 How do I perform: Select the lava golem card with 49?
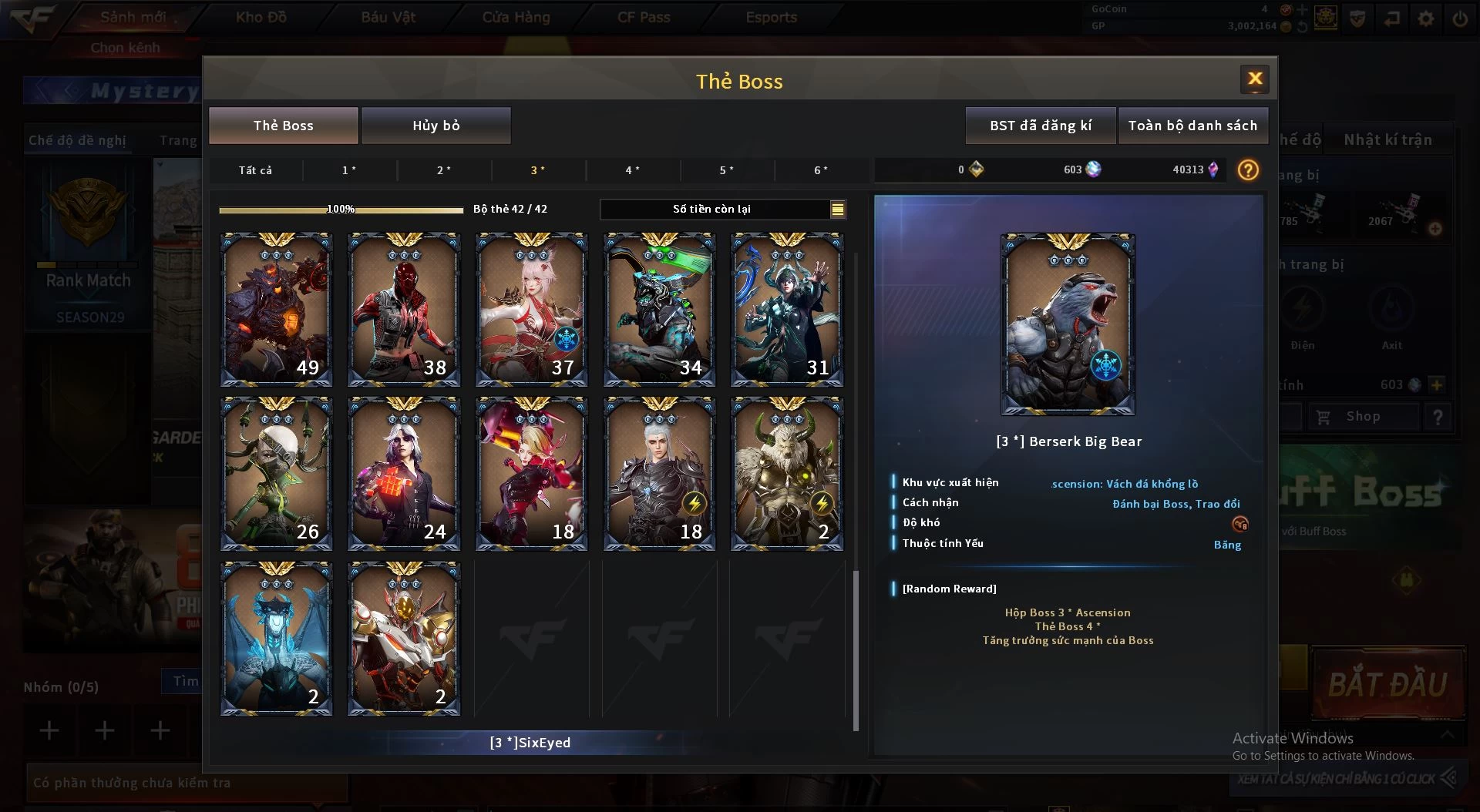point(276,310)
